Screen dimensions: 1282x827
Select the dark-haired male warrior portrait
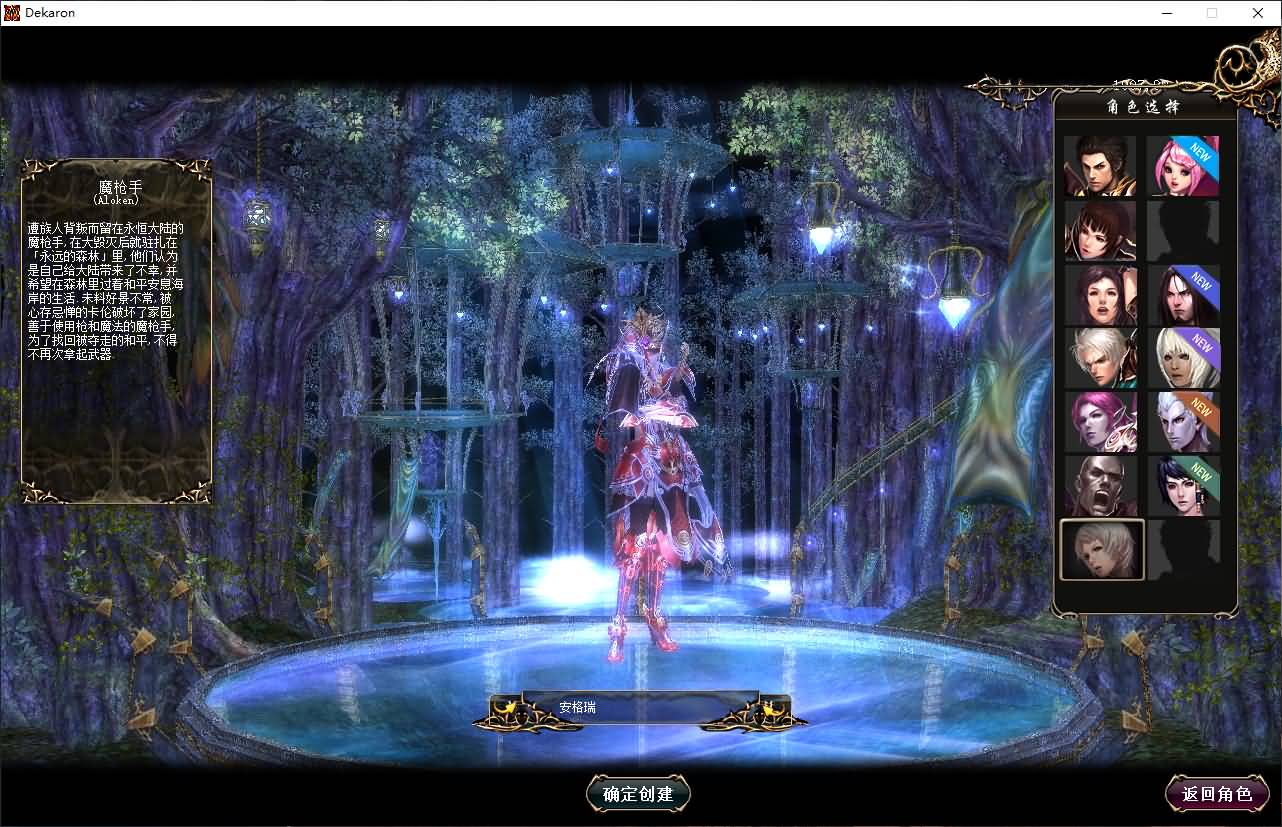[x=1100, y=166]
